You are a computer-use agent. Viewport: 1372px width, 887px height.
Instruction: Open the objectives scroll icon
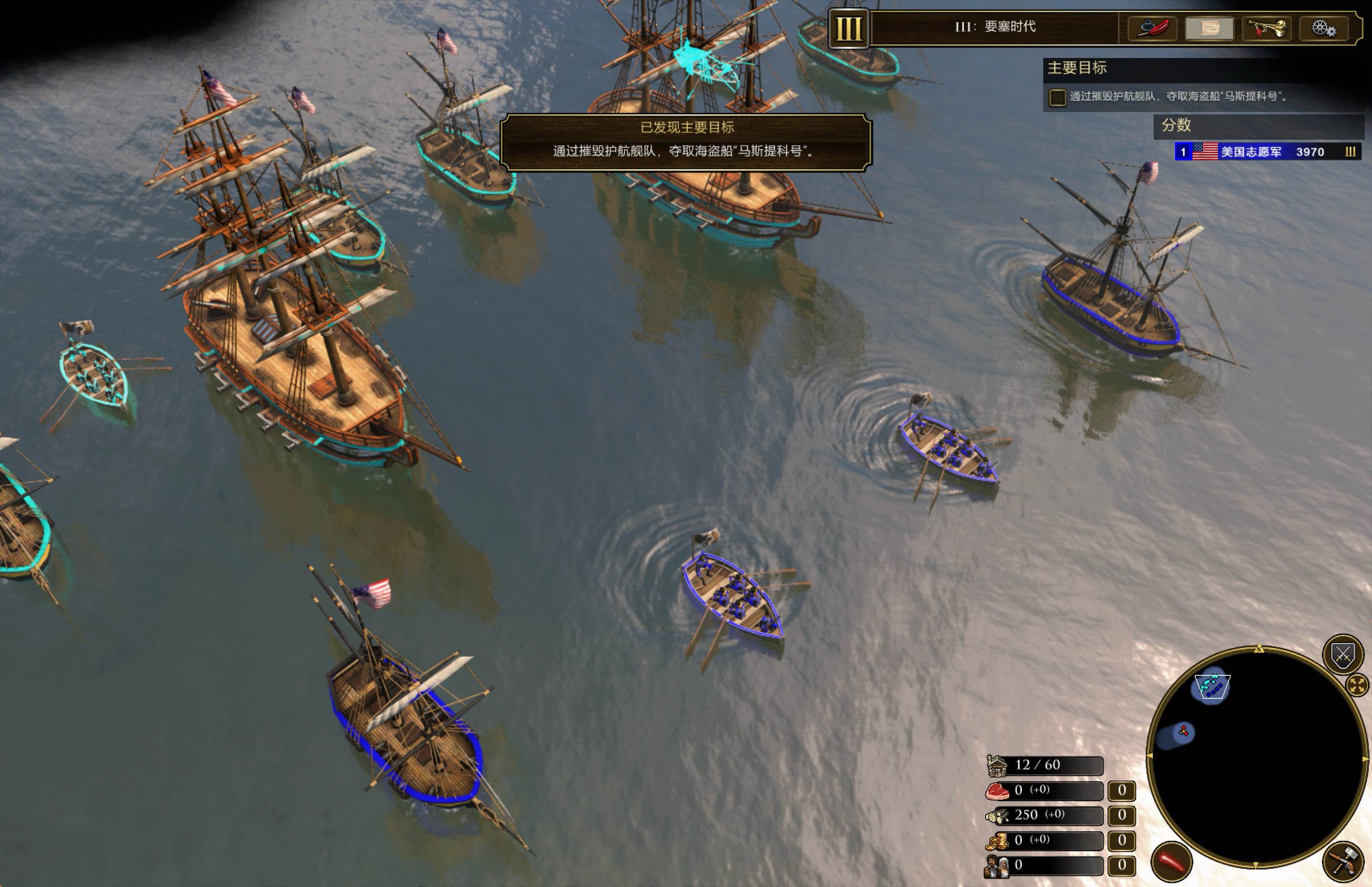[x=1210, y=27]
